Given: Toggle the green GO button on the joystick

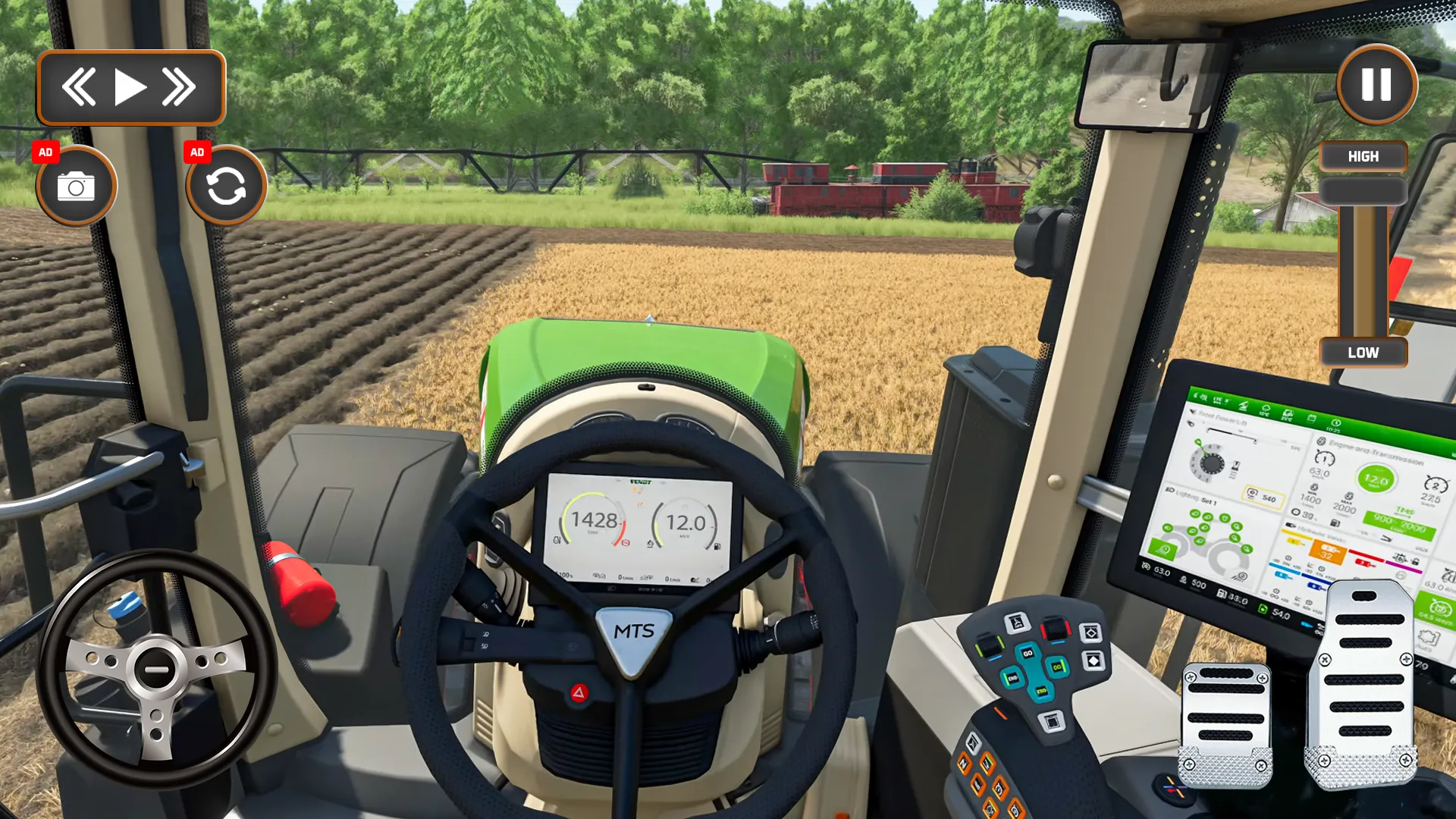Looking at the screenshot, I should (1057, 667).
